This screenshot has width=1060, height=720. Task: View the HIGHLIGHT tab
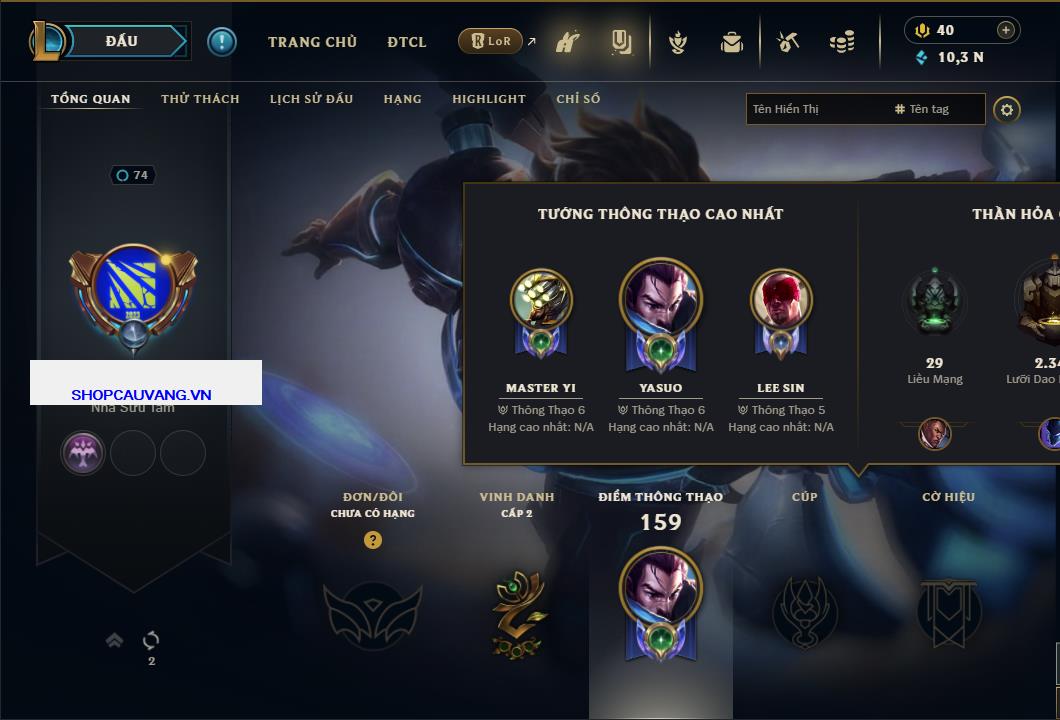point(488,99)
